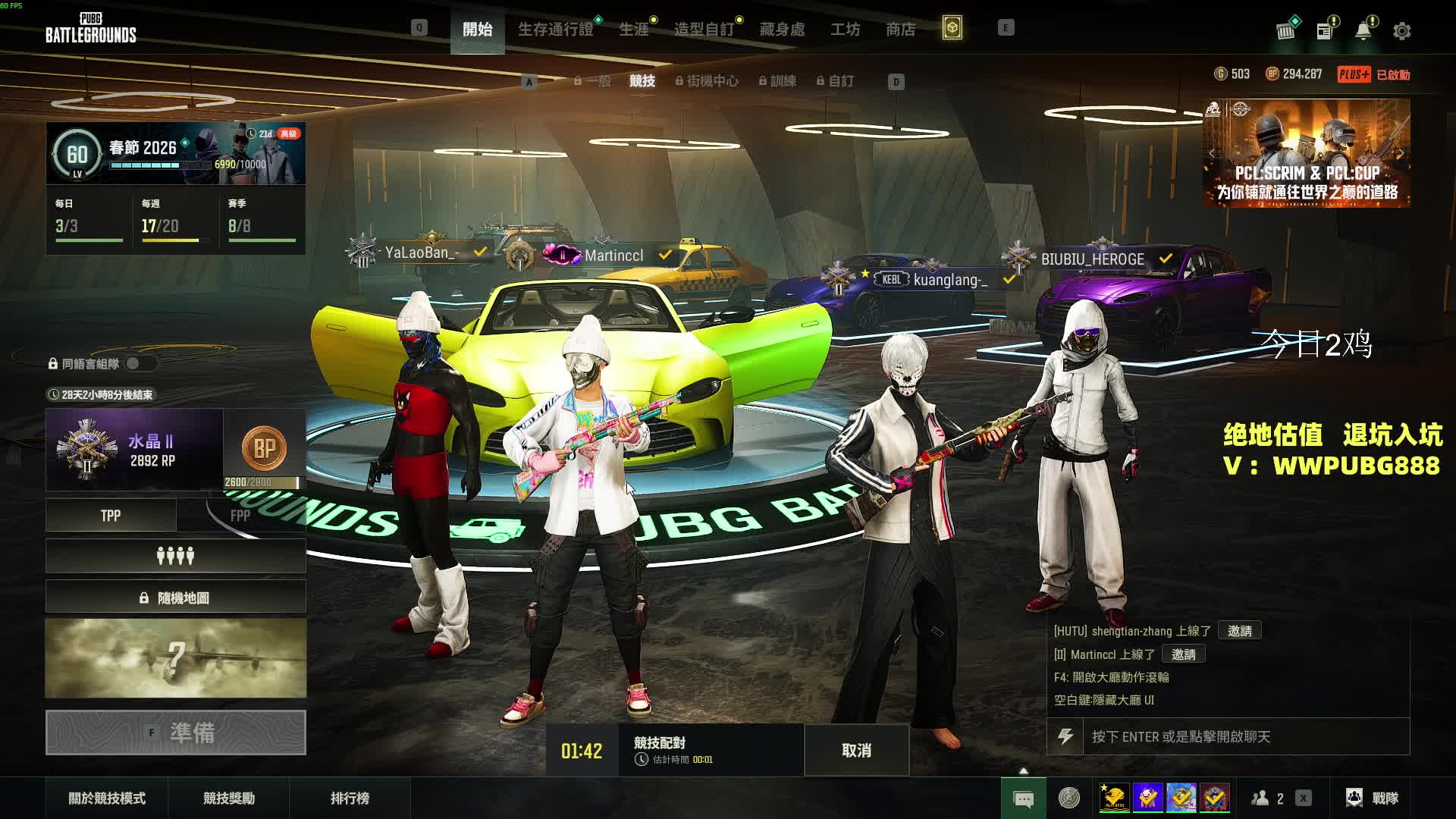View the 競技獎勵 rewards

(228, 798)
